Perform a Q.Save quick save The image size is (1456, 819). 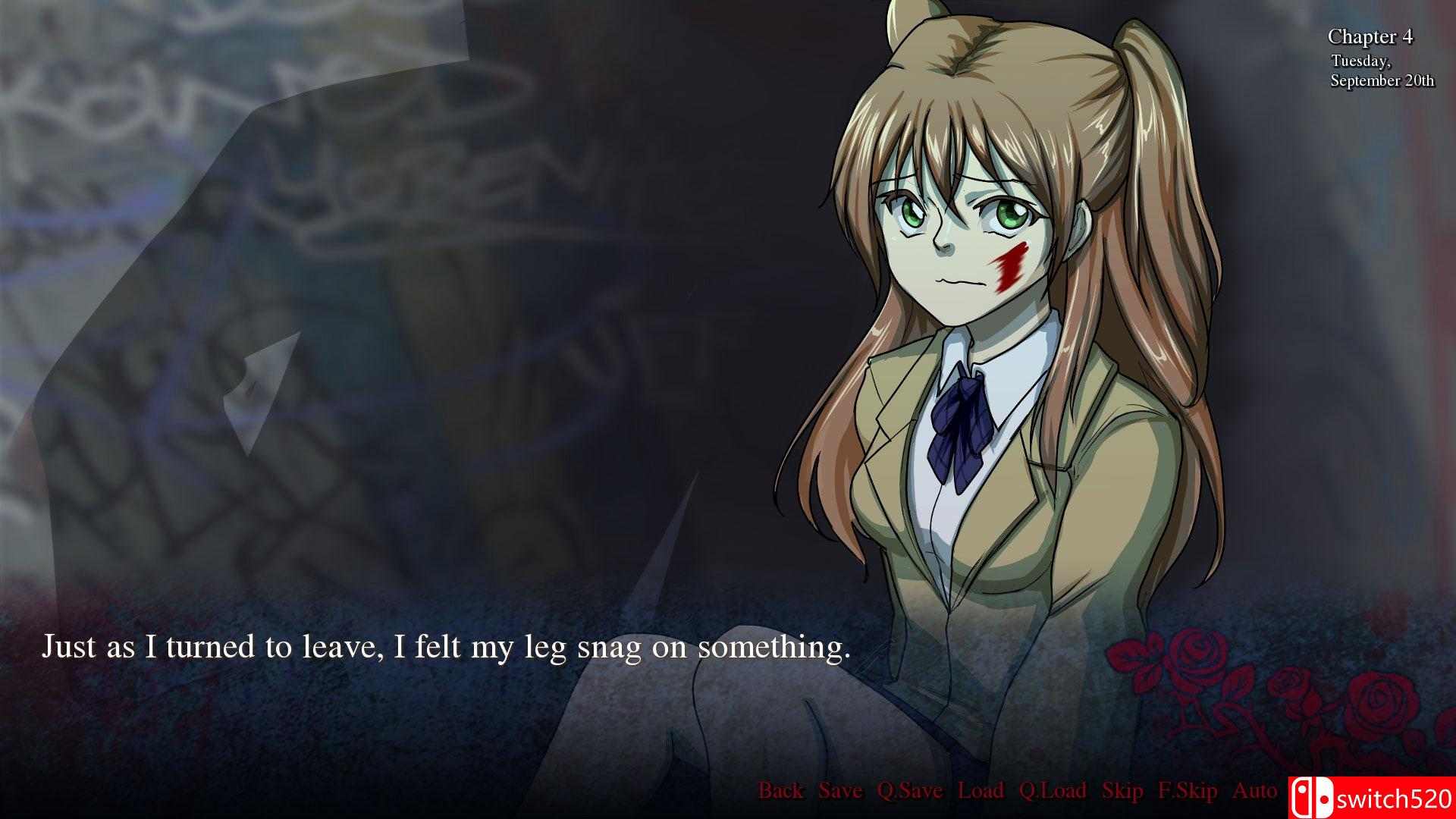point(910,791)
